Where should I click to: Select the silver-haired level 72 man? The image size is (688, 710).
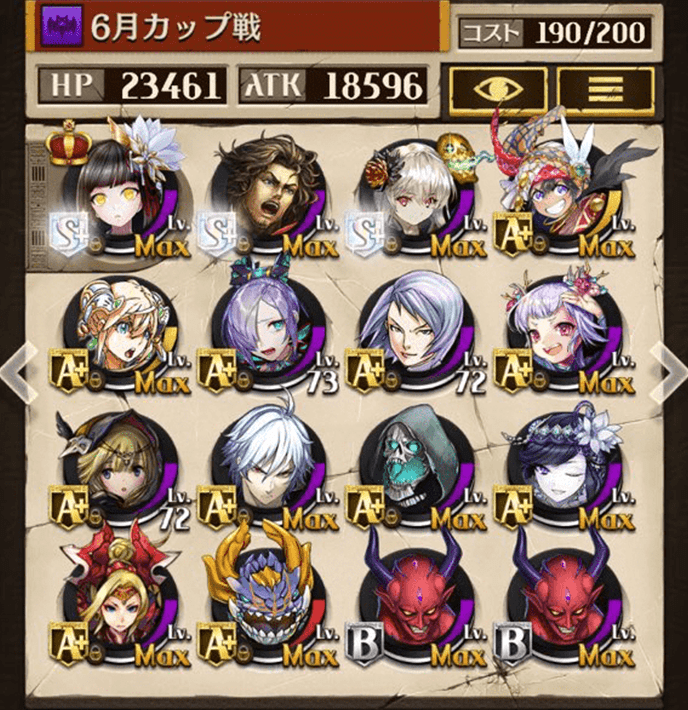(412, 334)
